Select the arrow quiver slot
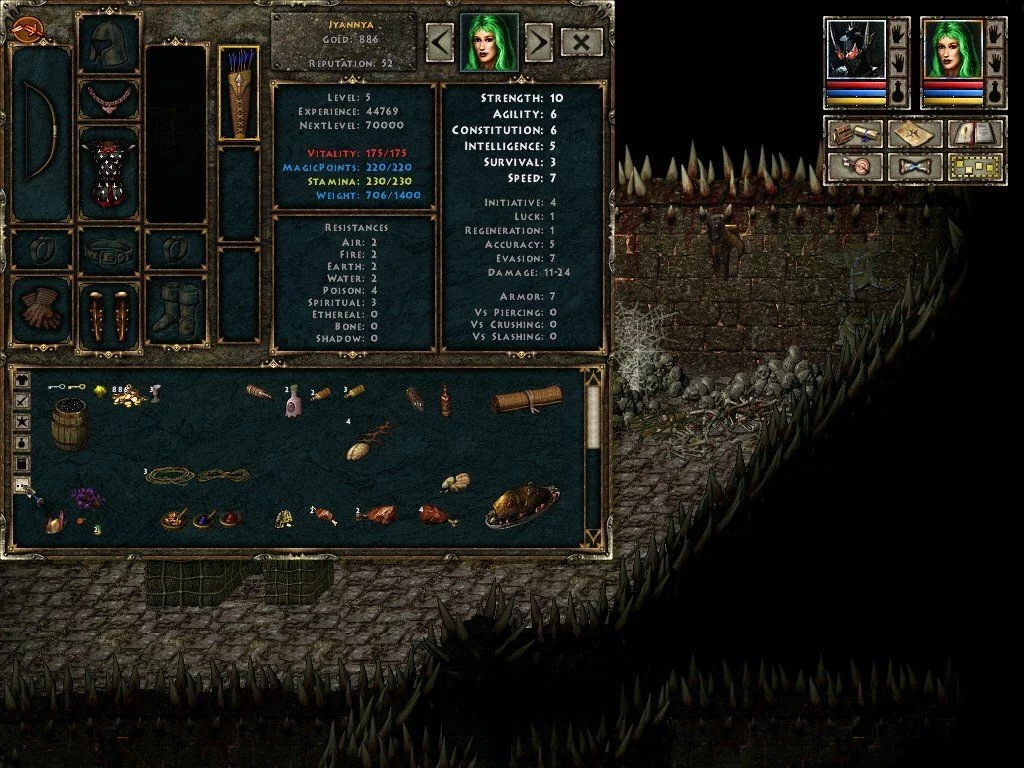 point(239,92)
